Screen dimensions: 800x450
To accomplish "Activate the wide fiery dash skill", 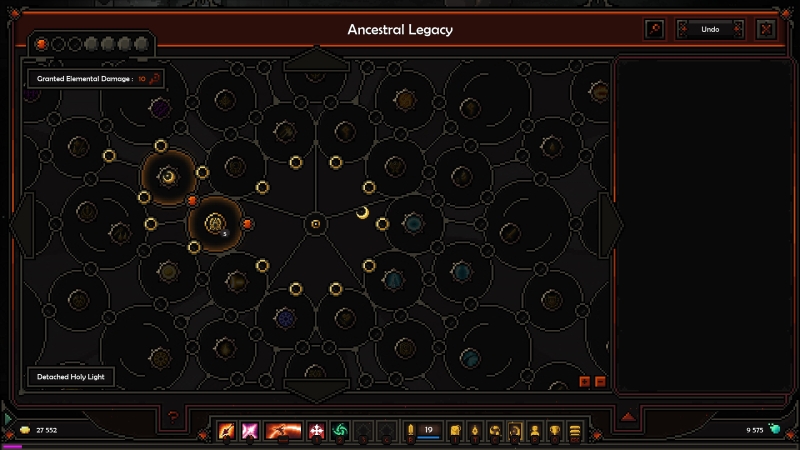I will [284, 431].
